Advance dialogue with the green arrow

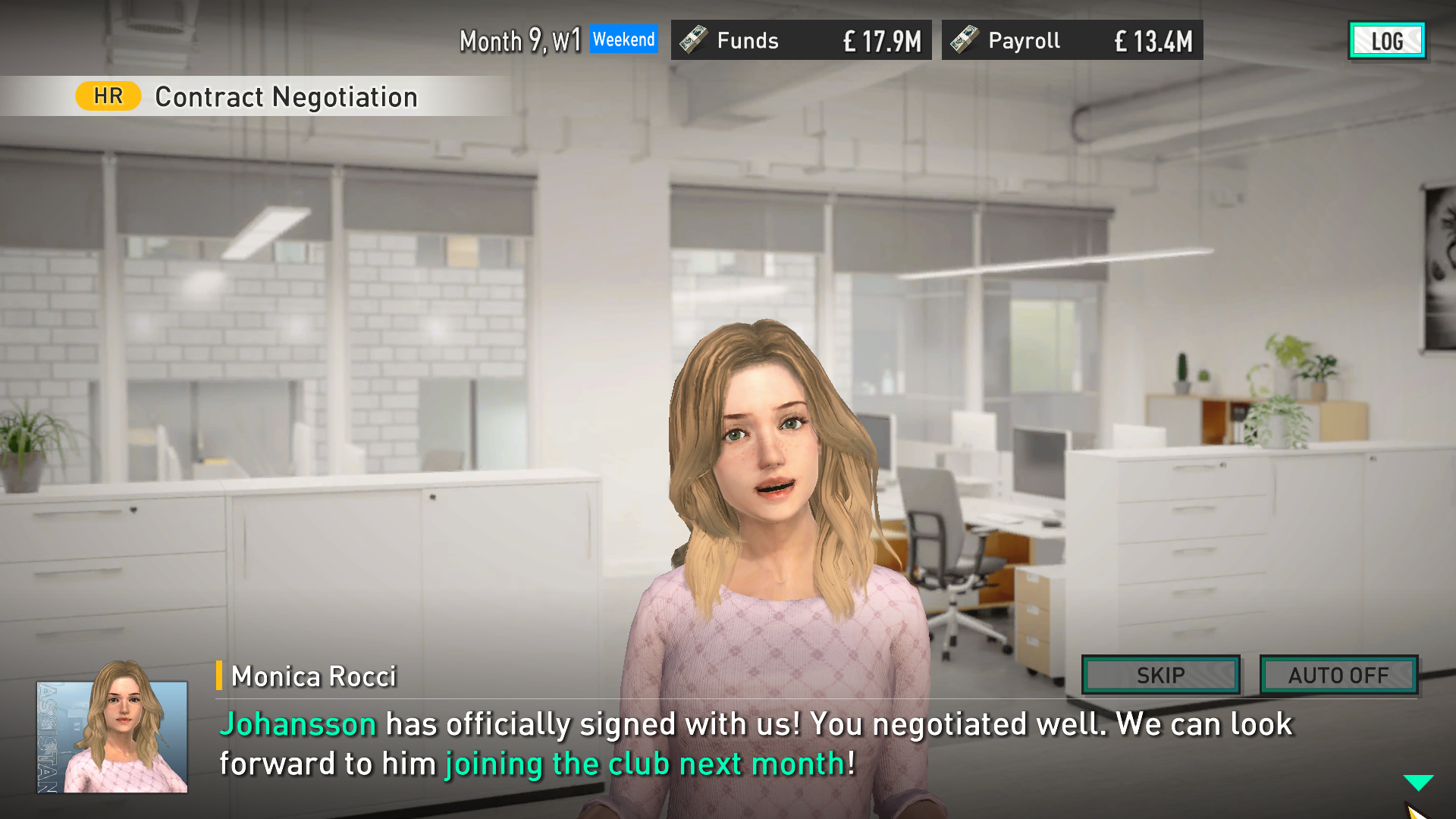click(x=1417, y=782)
